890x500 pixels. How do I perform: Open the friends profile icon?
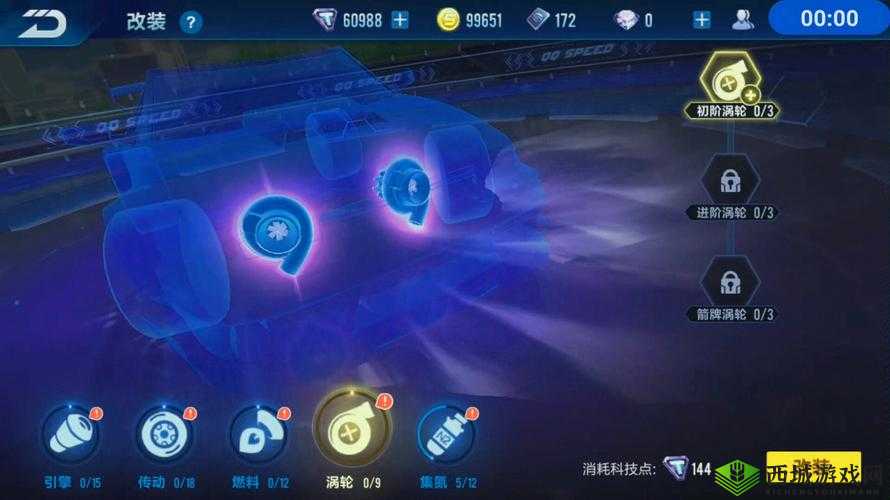click(x=743, y=20)
